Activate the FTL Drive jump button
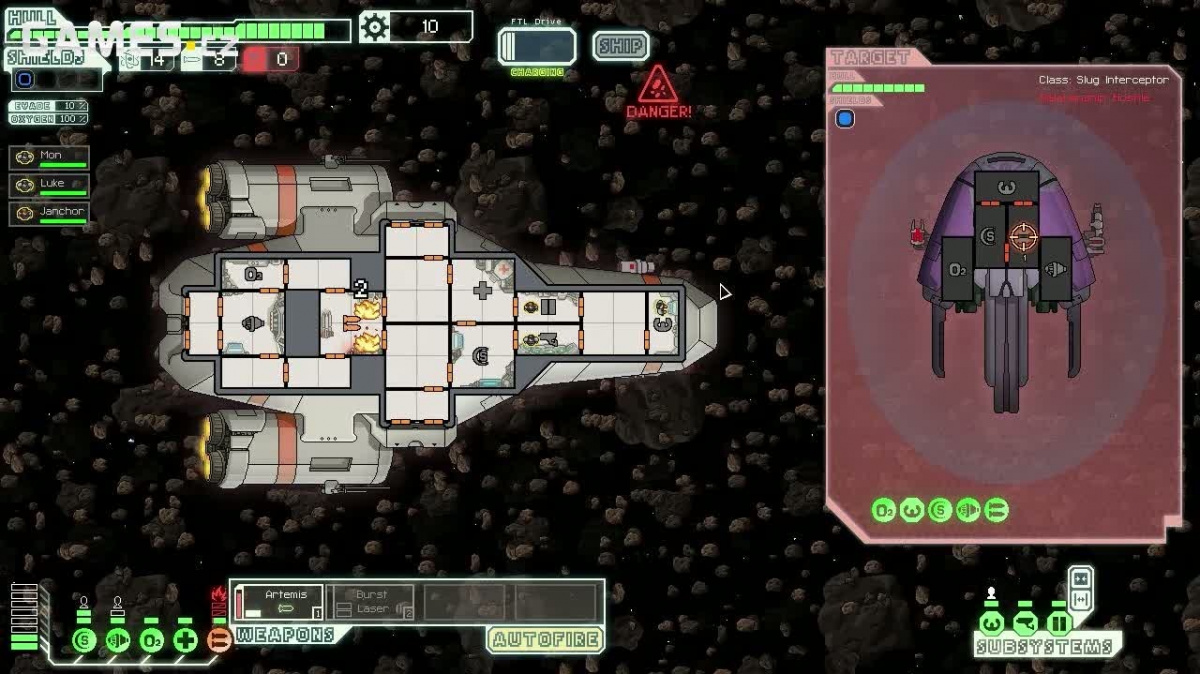 537,47
